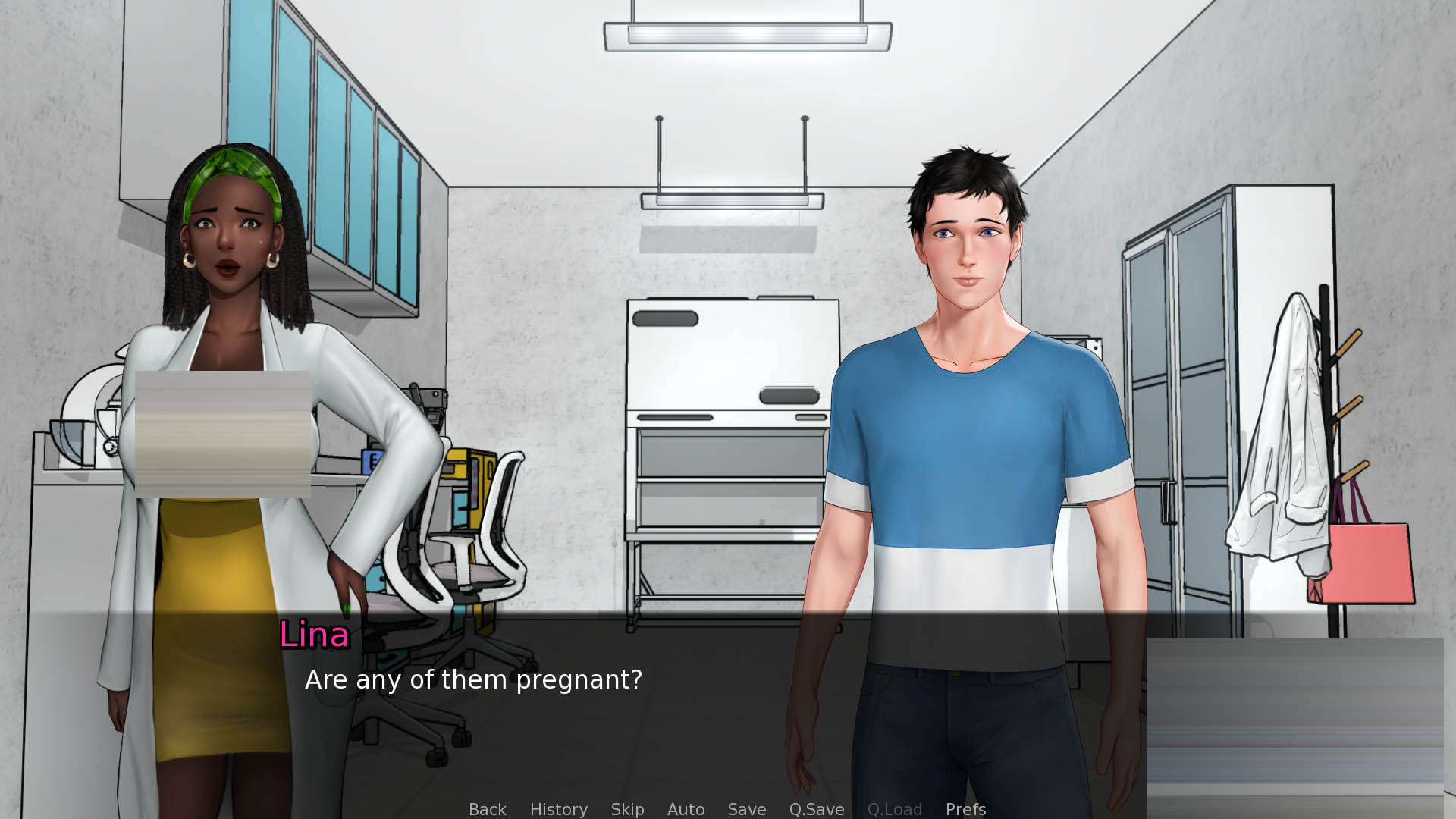The image size is (1456, 819).
Task: Select Q.Load to restore the quick save
Action: tap(895, 809)
